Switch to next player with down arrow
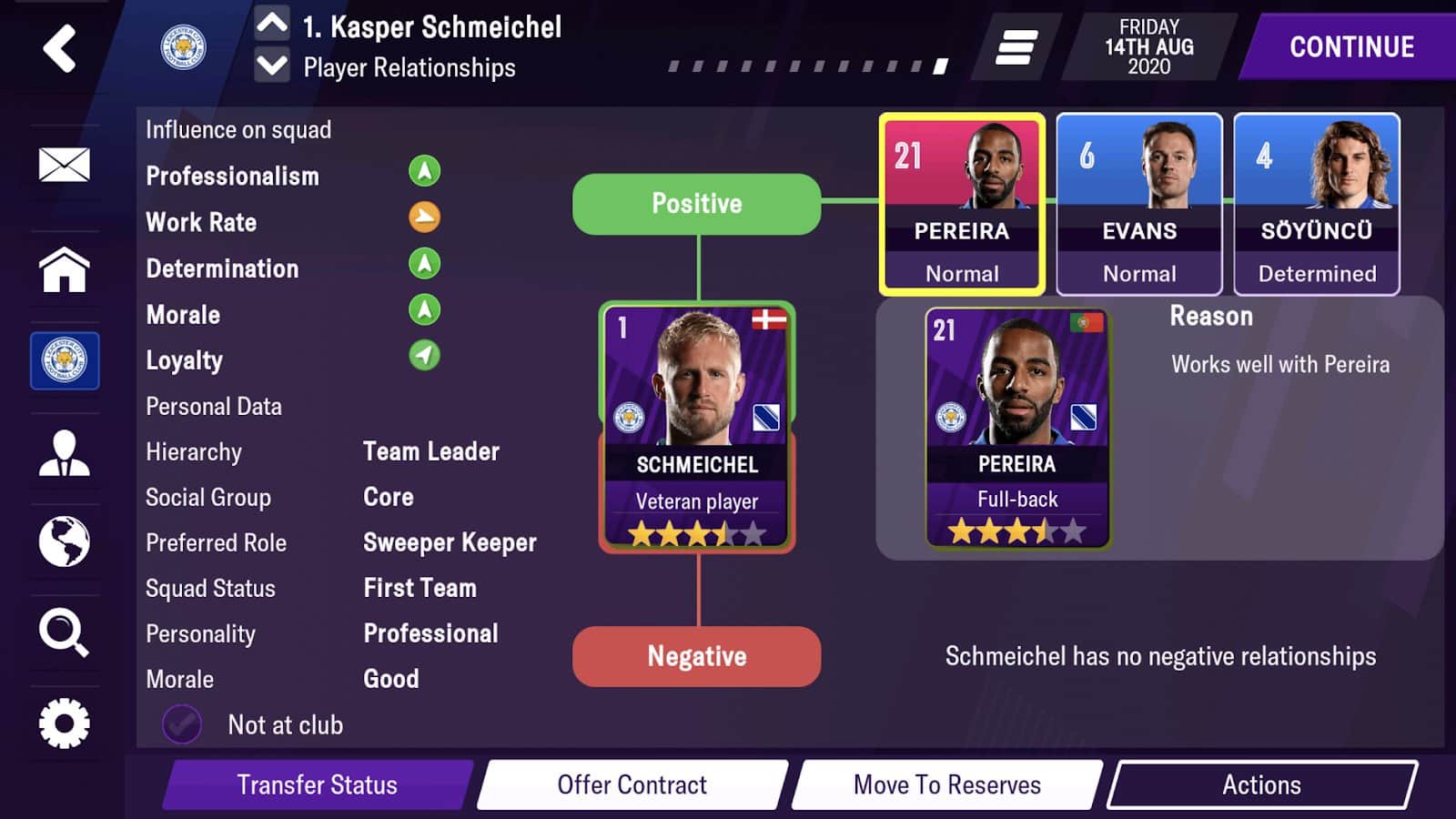This screenshot has height=819, width=1456. [x=272, y=66]
